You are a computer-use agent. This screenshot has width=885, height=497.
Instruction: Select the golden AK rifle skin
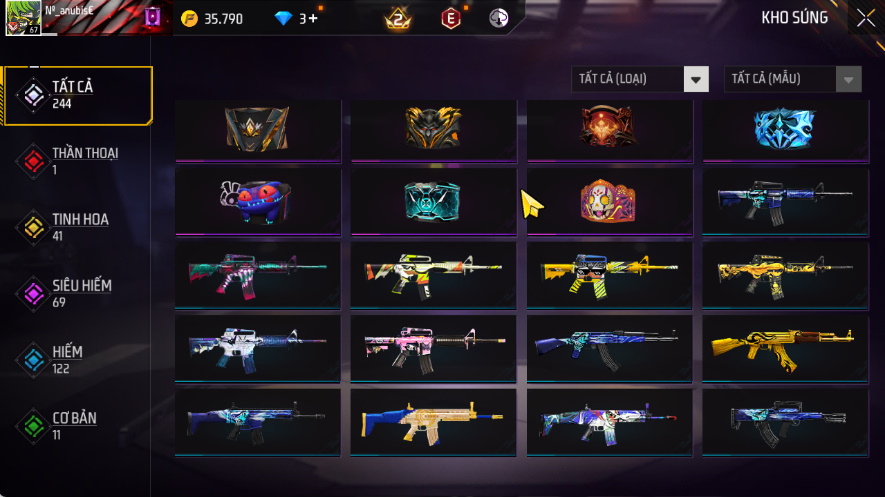pos(785,346)
